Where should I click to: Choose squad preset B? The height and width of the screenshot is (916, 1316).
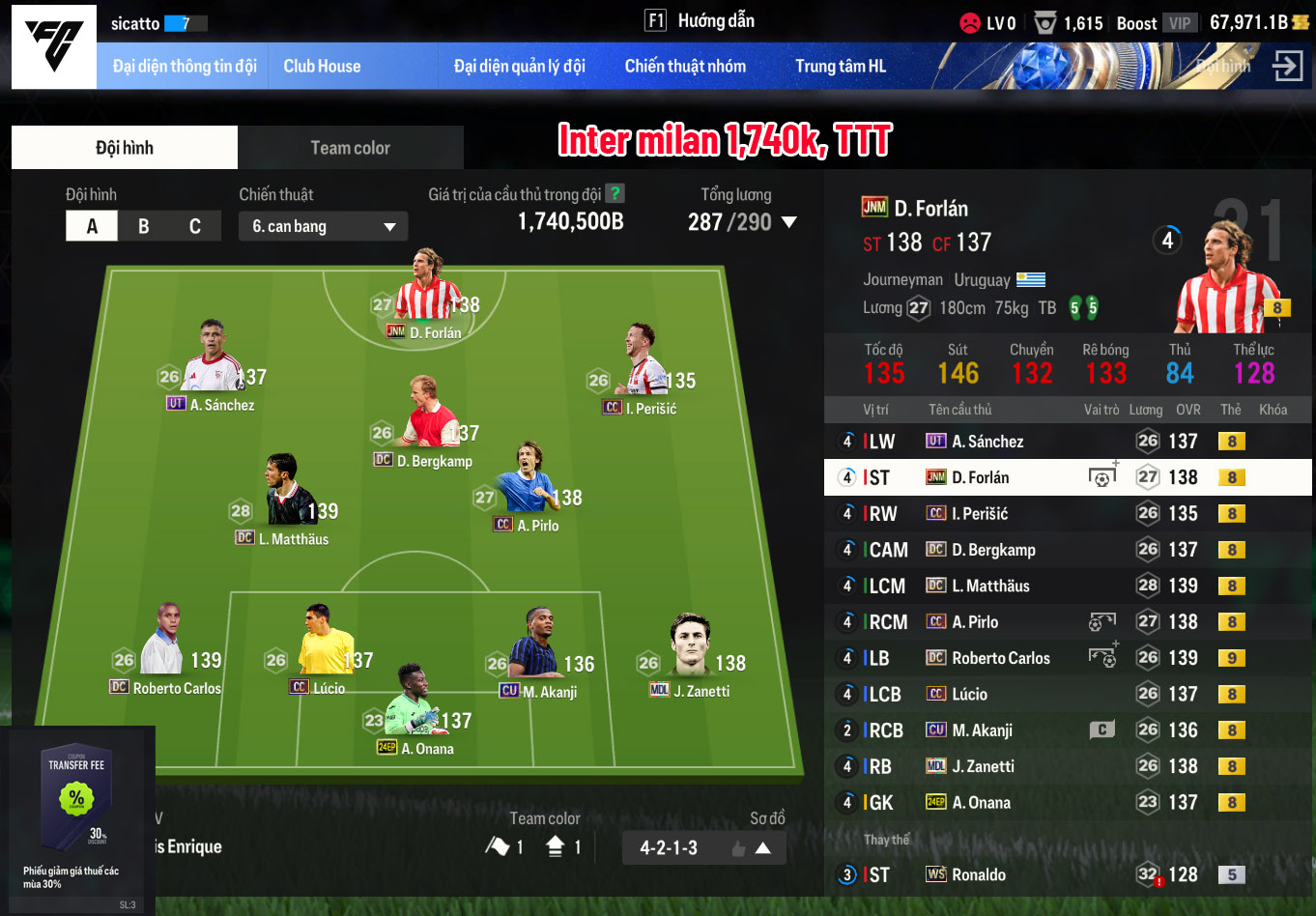[x=143, y=226]
